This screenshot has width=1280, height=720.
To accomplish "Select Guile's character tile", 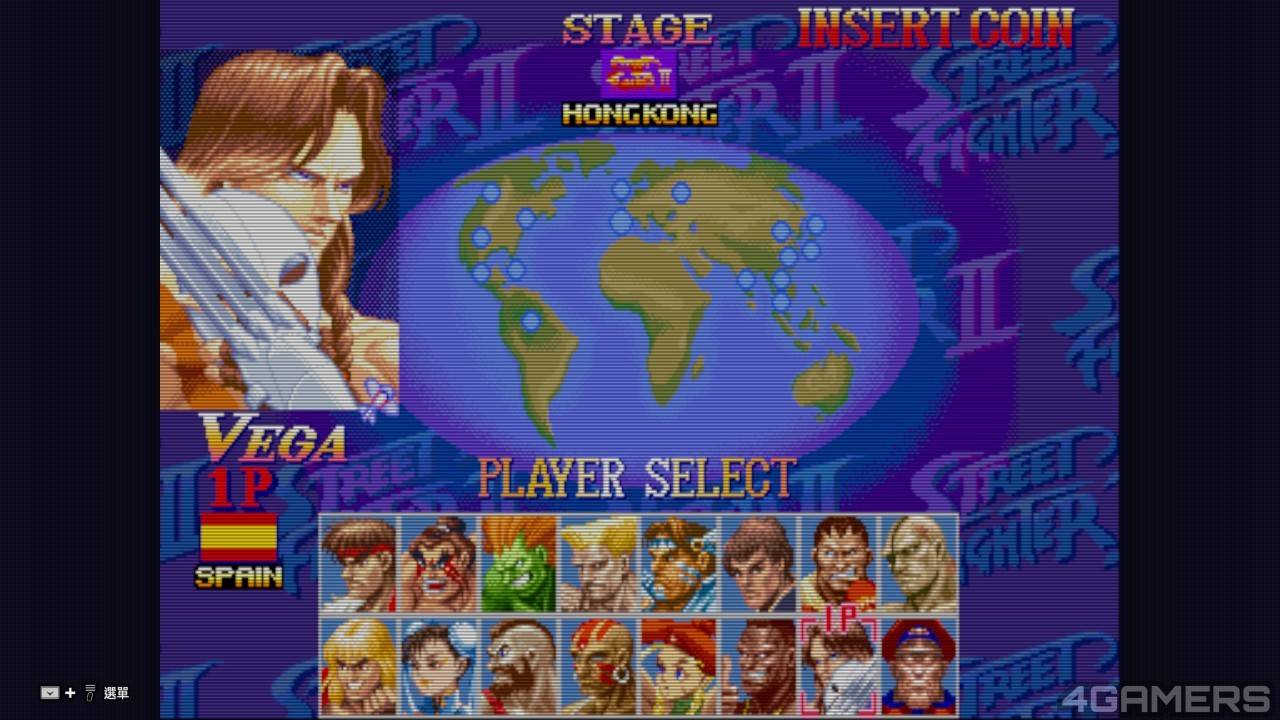I will pyautogui.click(x=599, y=563).
